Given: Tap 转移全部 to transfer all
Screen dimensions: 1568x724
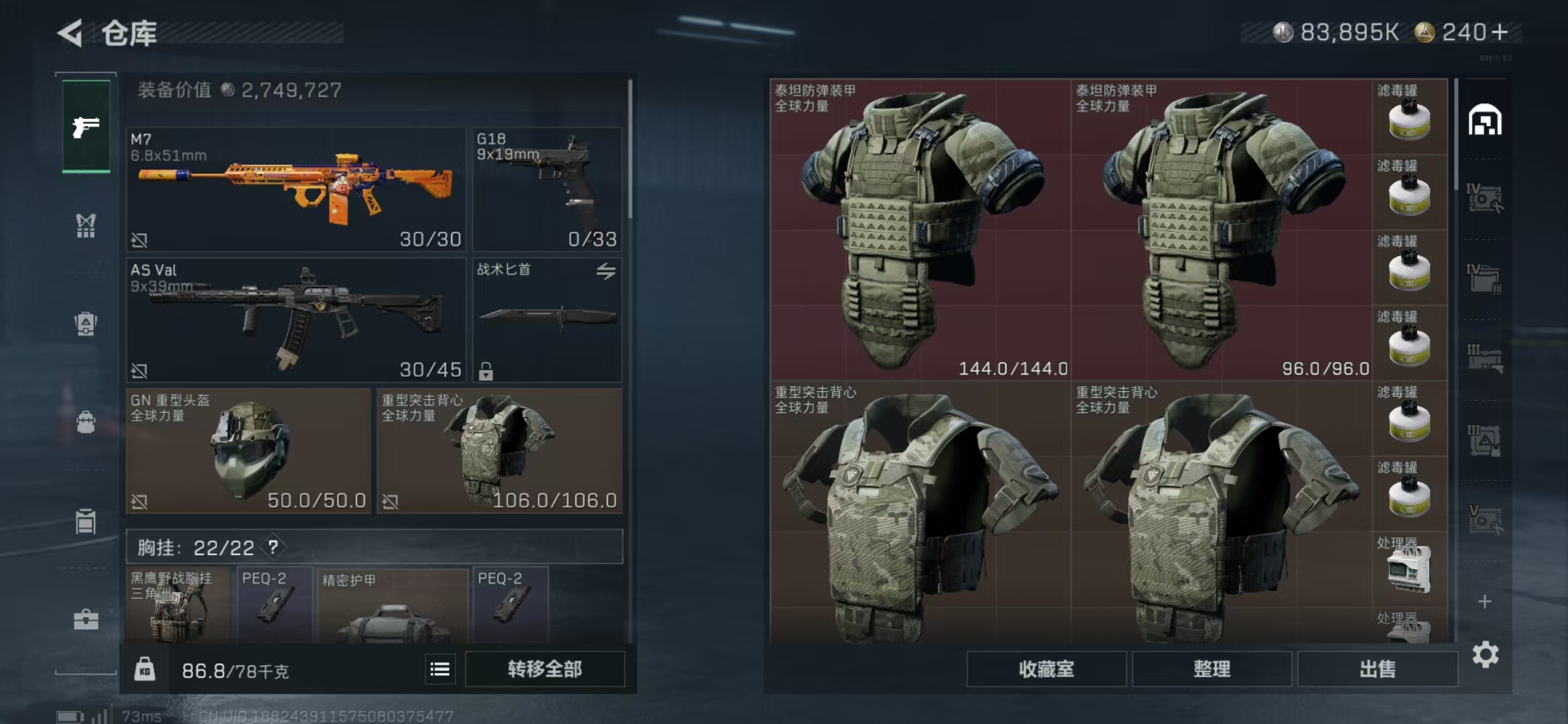Looking at the screenshot, I should tap(545, 669).
